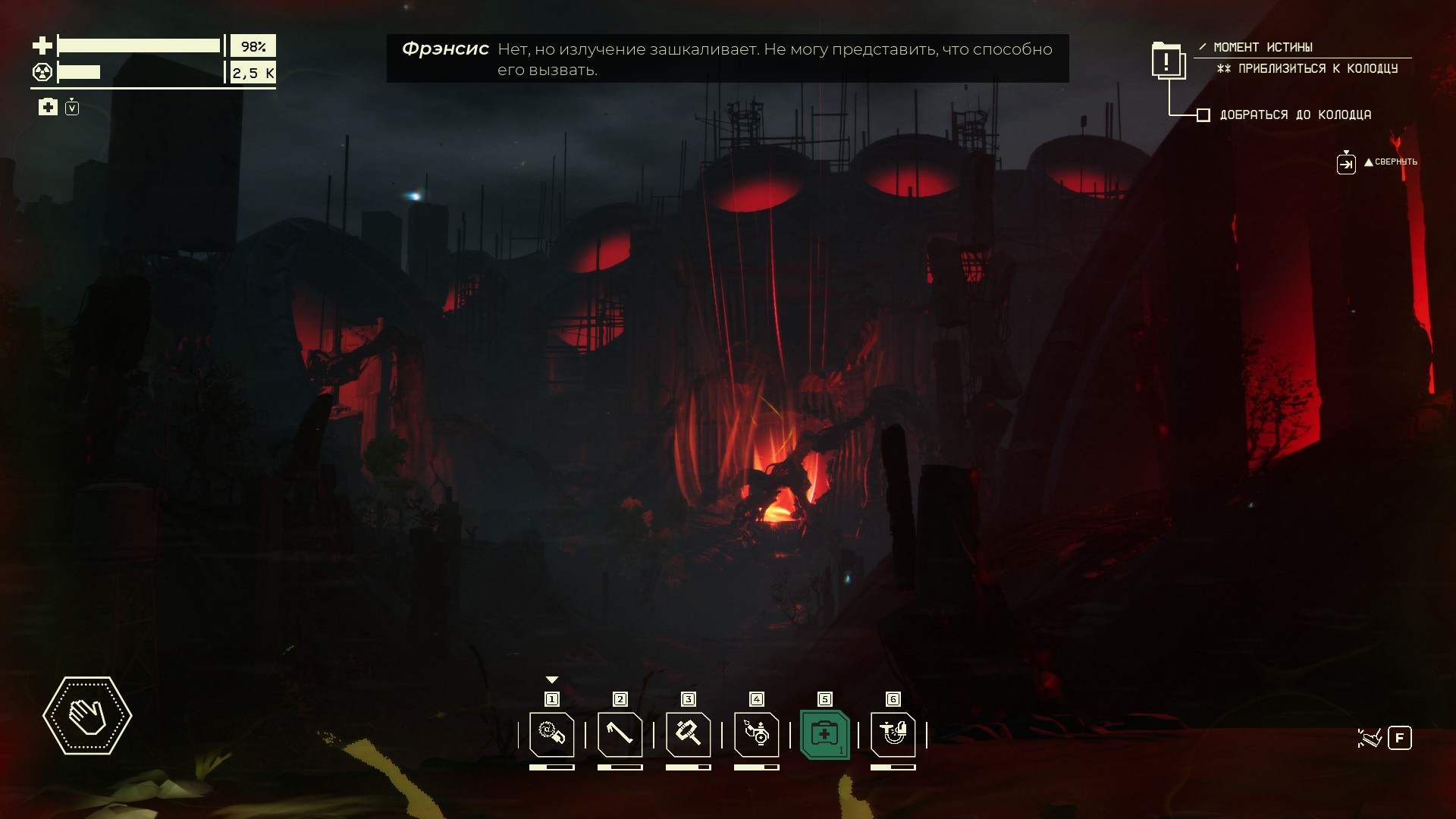The image size is (1456, 819).
Task: Select the headlamp tool in slot six
Action: tap(893, 734)
